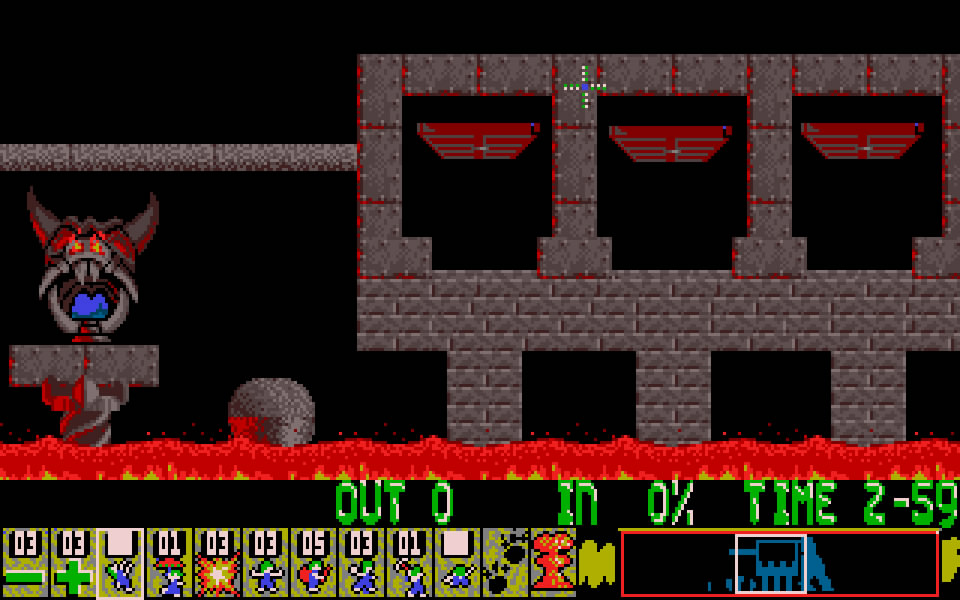Pick the Blocker skill
Viewport: 960px width, 600px height.
264,563
